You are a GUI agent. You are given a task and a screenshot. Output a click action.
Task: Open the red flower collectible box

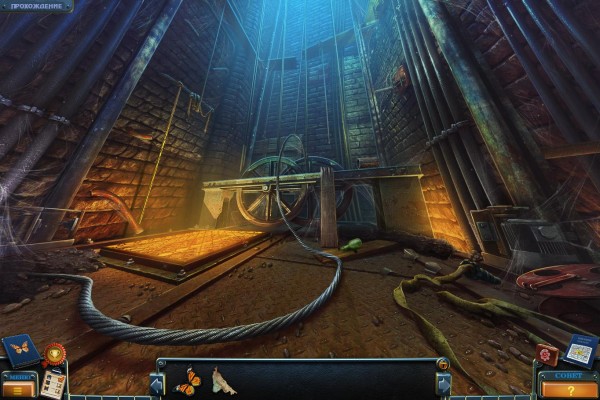(x=546, y=354)
